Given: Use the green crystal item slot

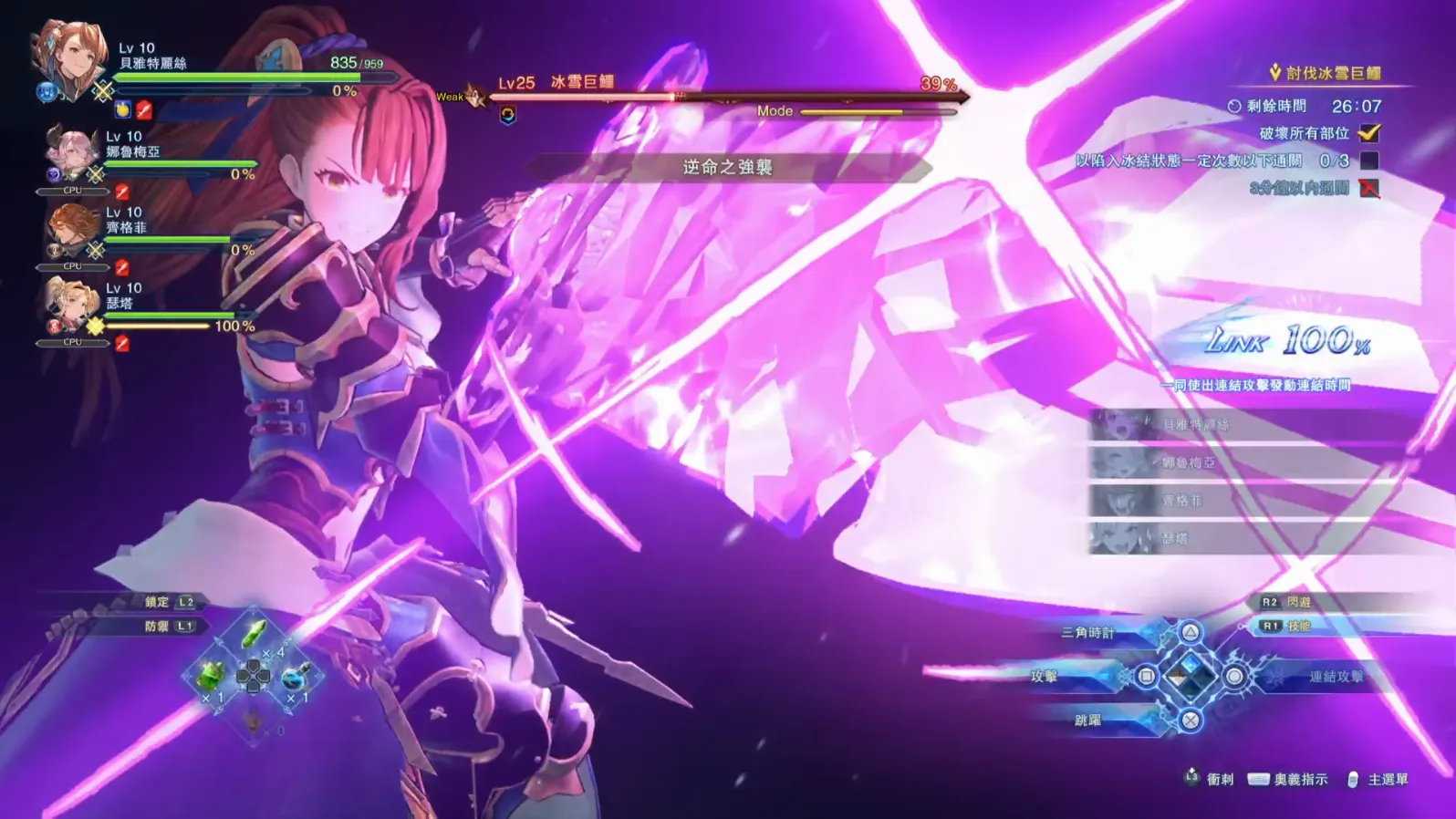Looking at the screenshot, I should 255,634.
